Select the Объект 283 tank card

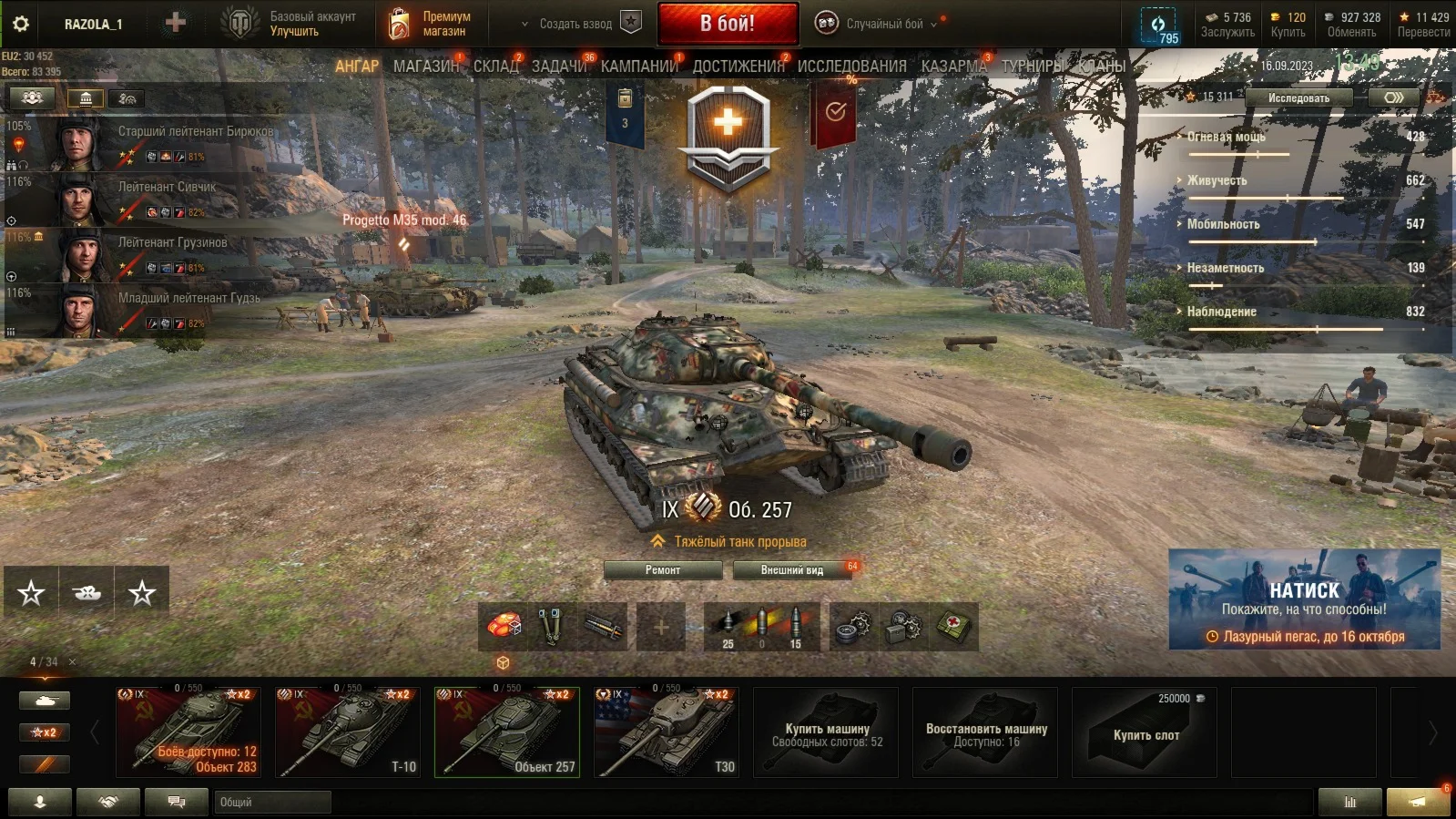188,732
